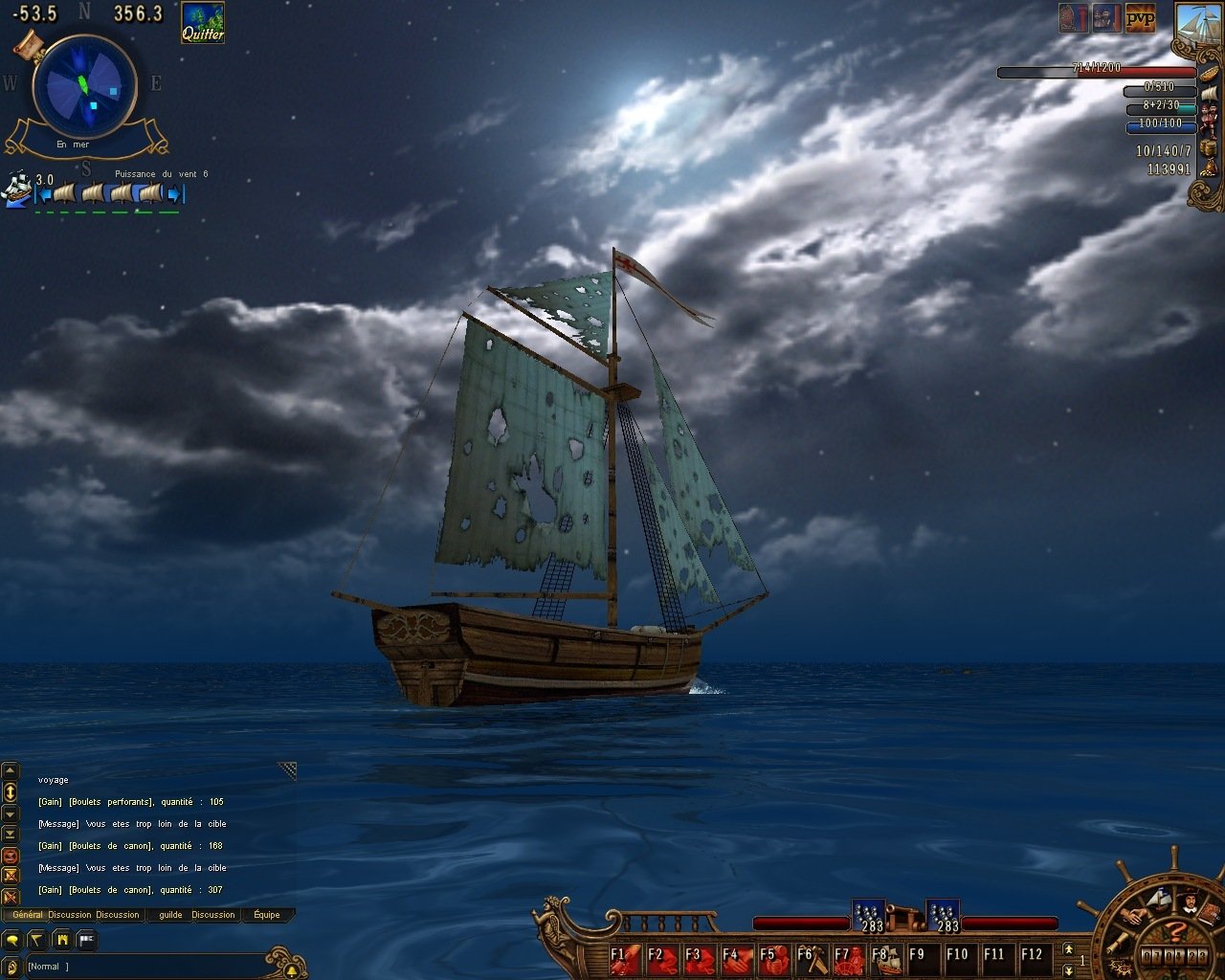Activate the F1 hotbar skill
The width and height of the screenshot is (1225, 980).
click(x=620, y=955)
